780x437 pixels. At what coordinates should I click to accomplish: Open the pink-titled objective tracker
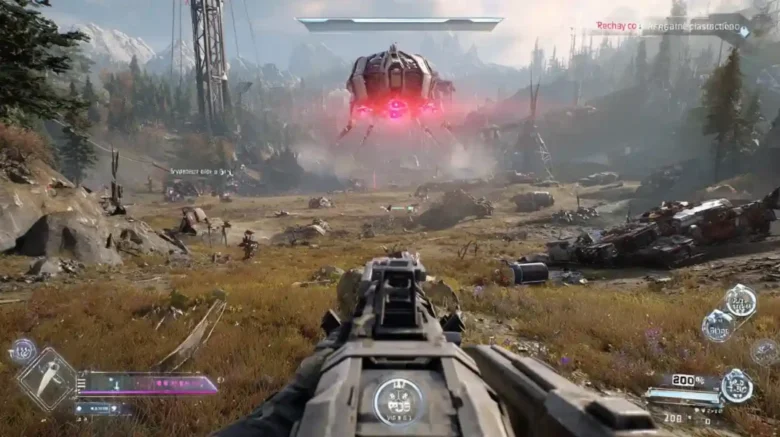(667, 28)
